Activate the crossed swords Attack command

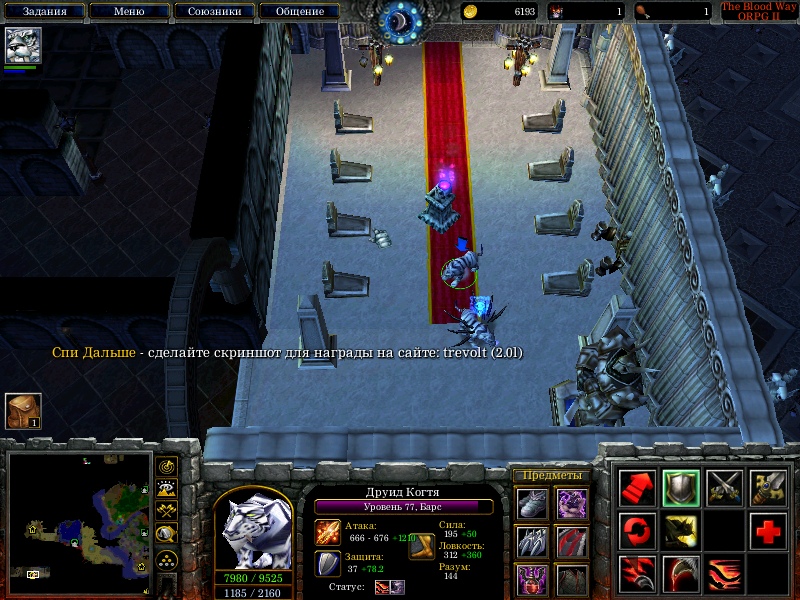[725, 487]
